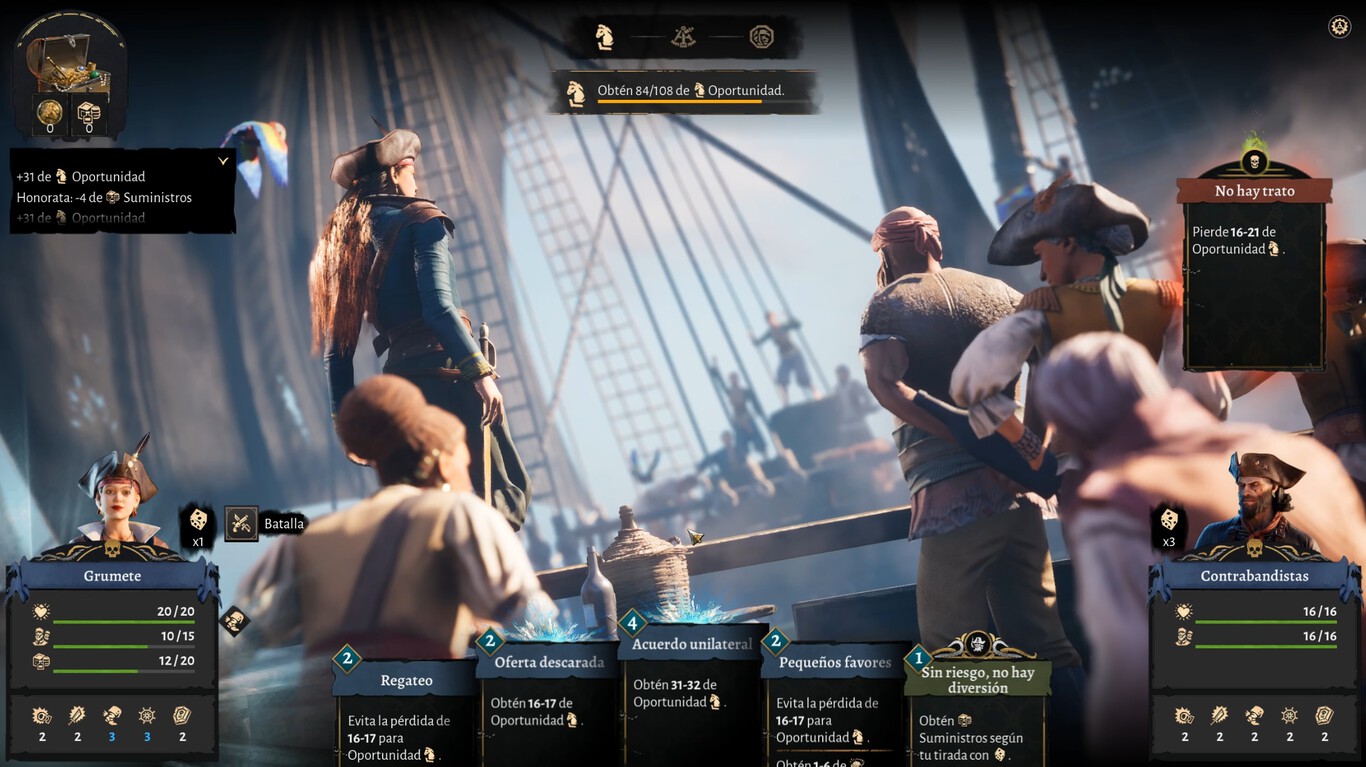Inspect the No hay trato enemy card
1366x767 pixels.
(x=1254, y=270)
